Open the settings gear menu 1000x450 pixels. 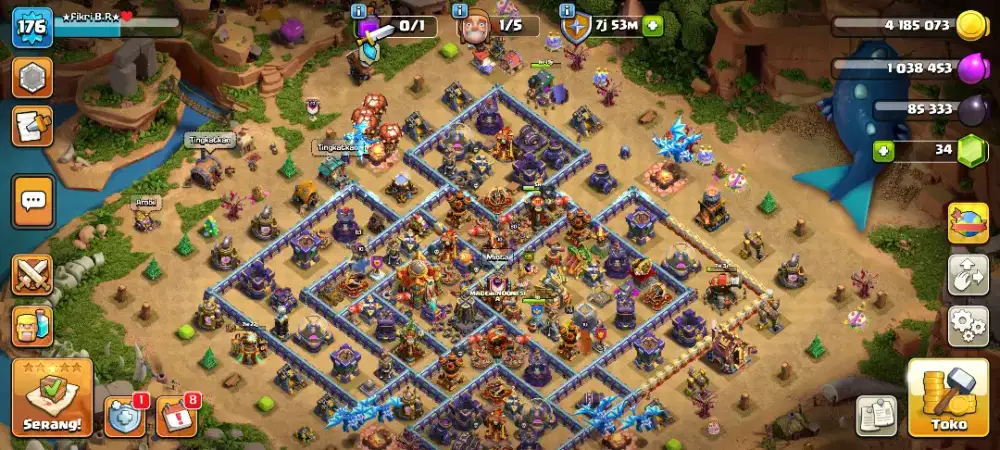pyautogui.click(x=968, y=327)
